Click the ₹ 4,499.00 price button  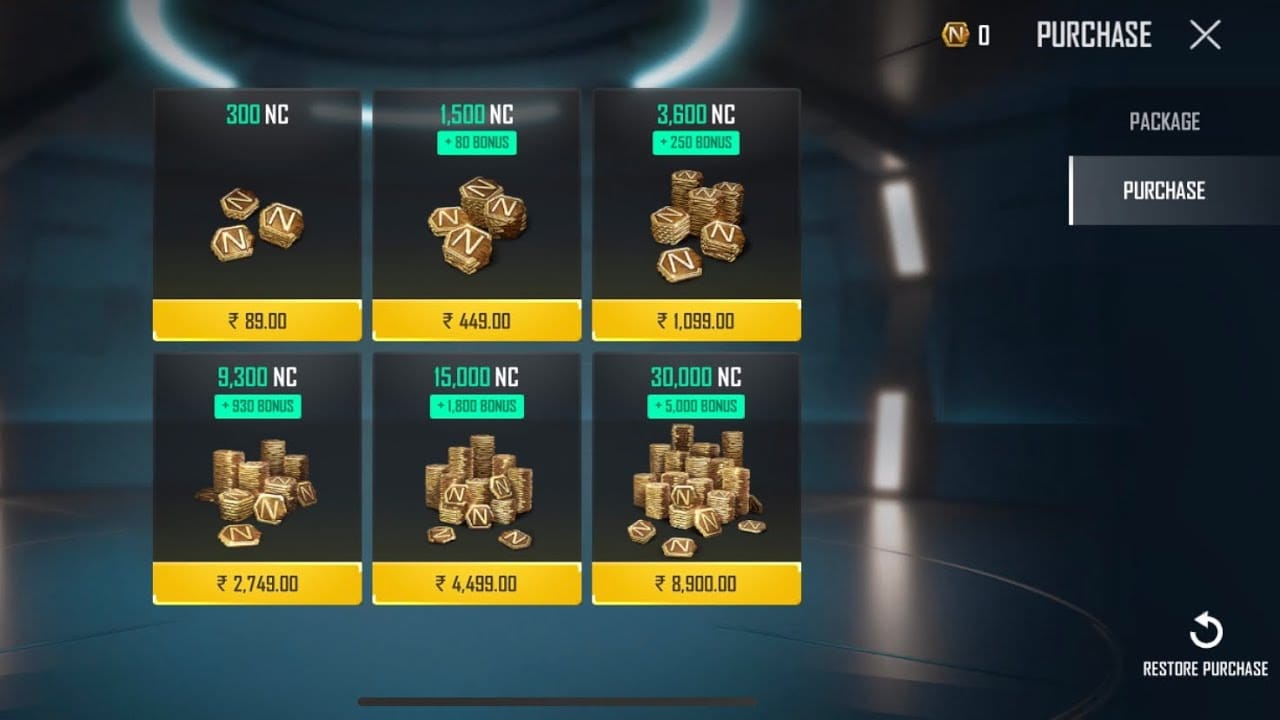point(476,585)
